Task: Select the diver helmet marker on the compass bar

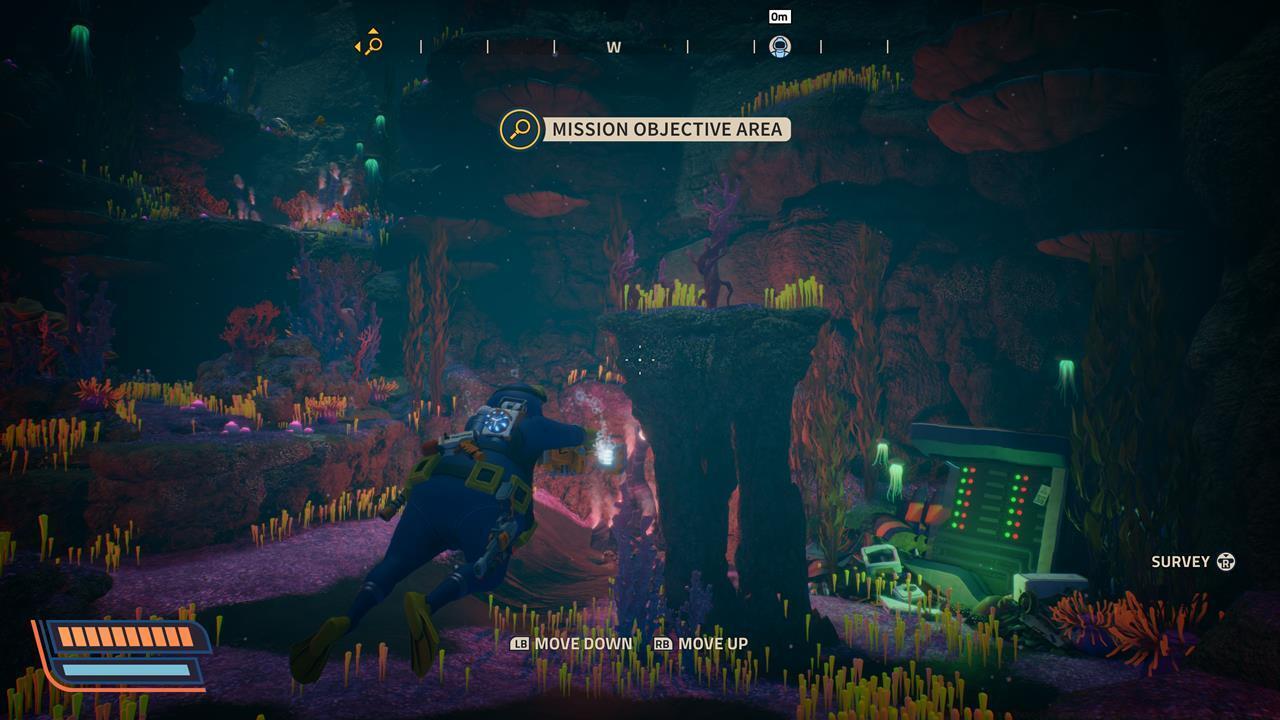Action: 779,44
